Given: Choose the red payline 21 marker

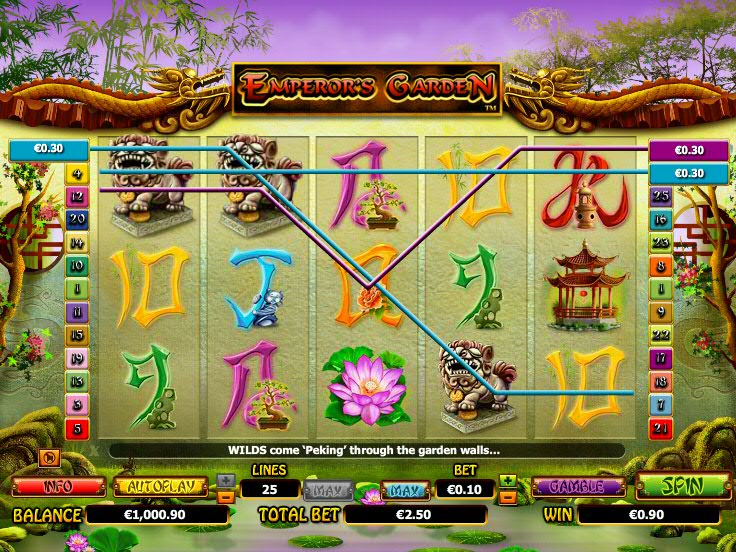Looking at the screenshot, I should 660,428.
